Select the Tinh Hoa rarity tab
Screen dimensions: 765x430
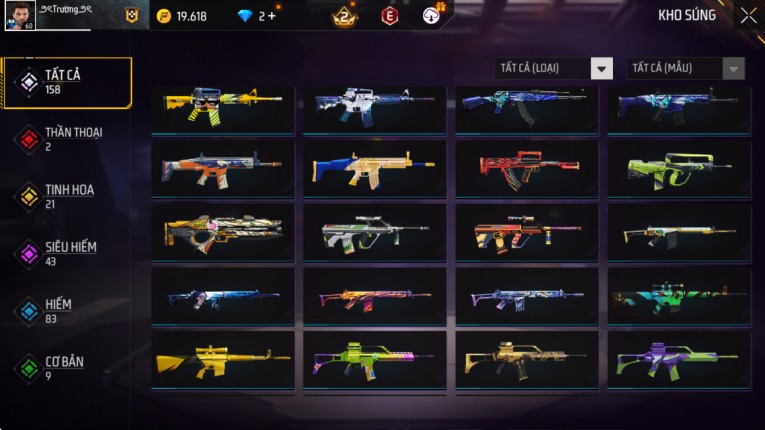tap(67, 196)
